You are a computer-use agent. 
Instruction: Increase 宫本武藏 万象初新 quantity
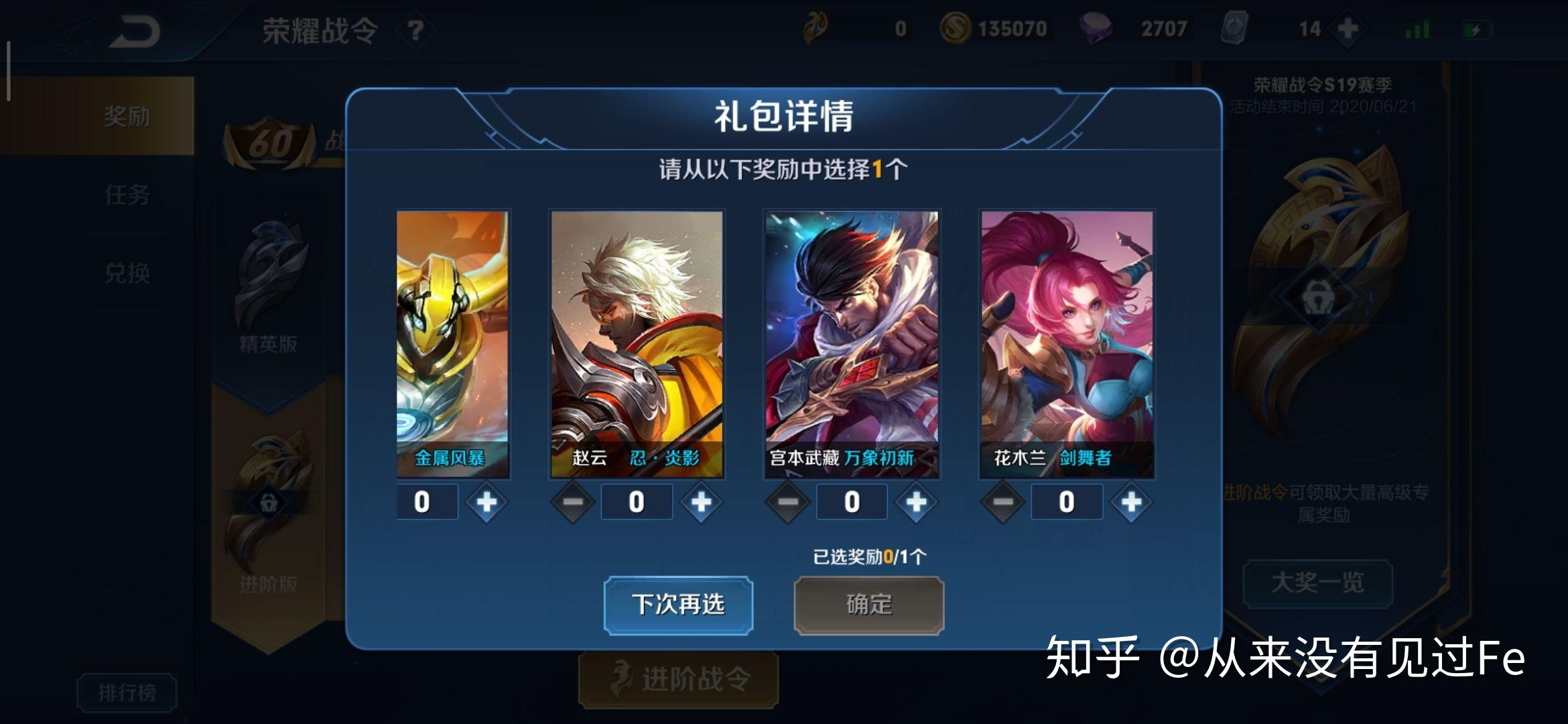tap(916, 502)
